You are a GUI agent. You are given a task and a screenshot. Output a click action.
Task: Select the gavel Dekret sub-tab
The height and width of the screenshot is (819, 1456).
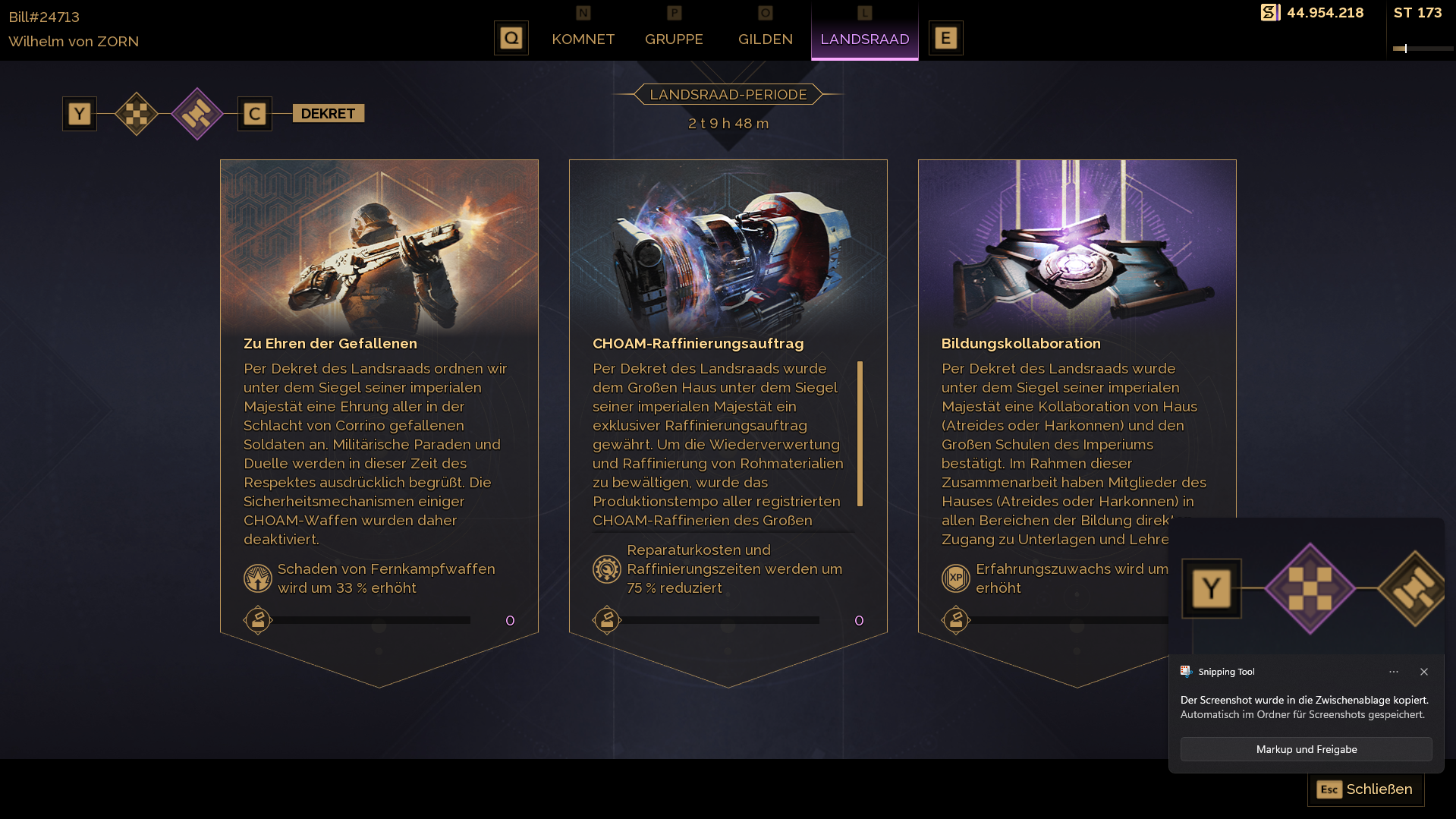click(197, 114)
